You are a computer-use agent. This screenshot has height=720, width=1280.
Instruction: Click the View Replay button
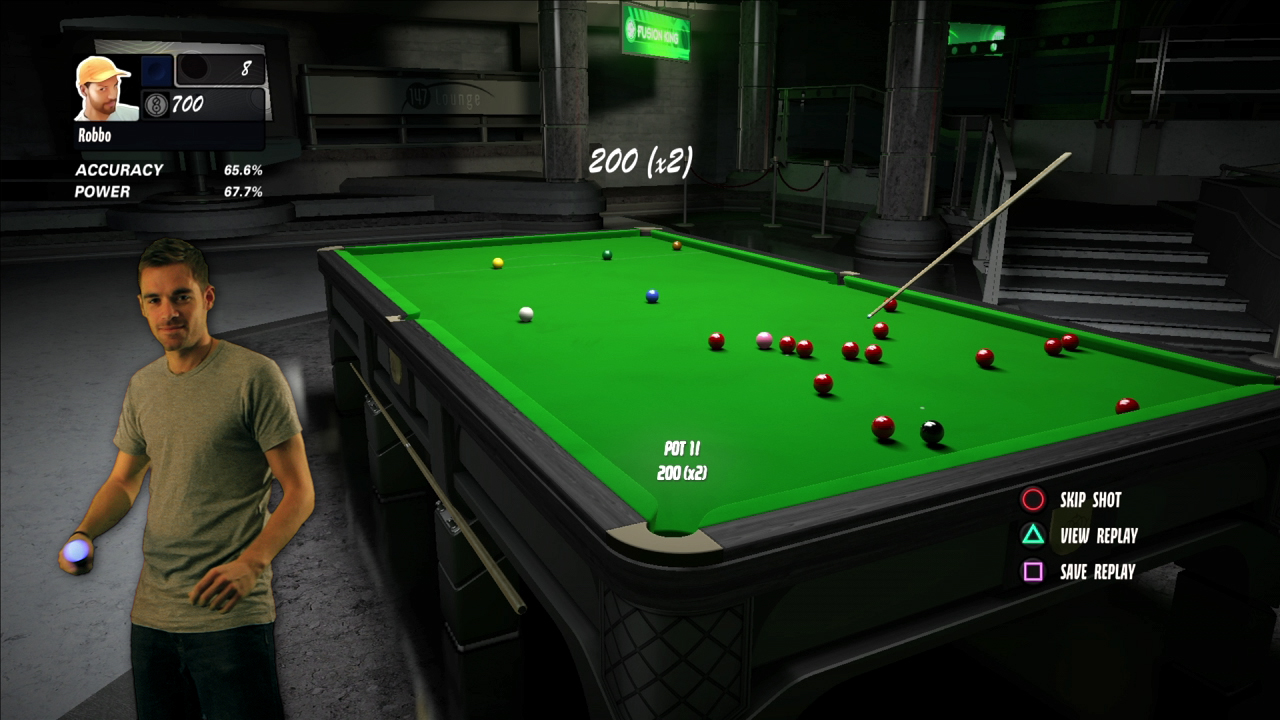(x=1095, y=536)
